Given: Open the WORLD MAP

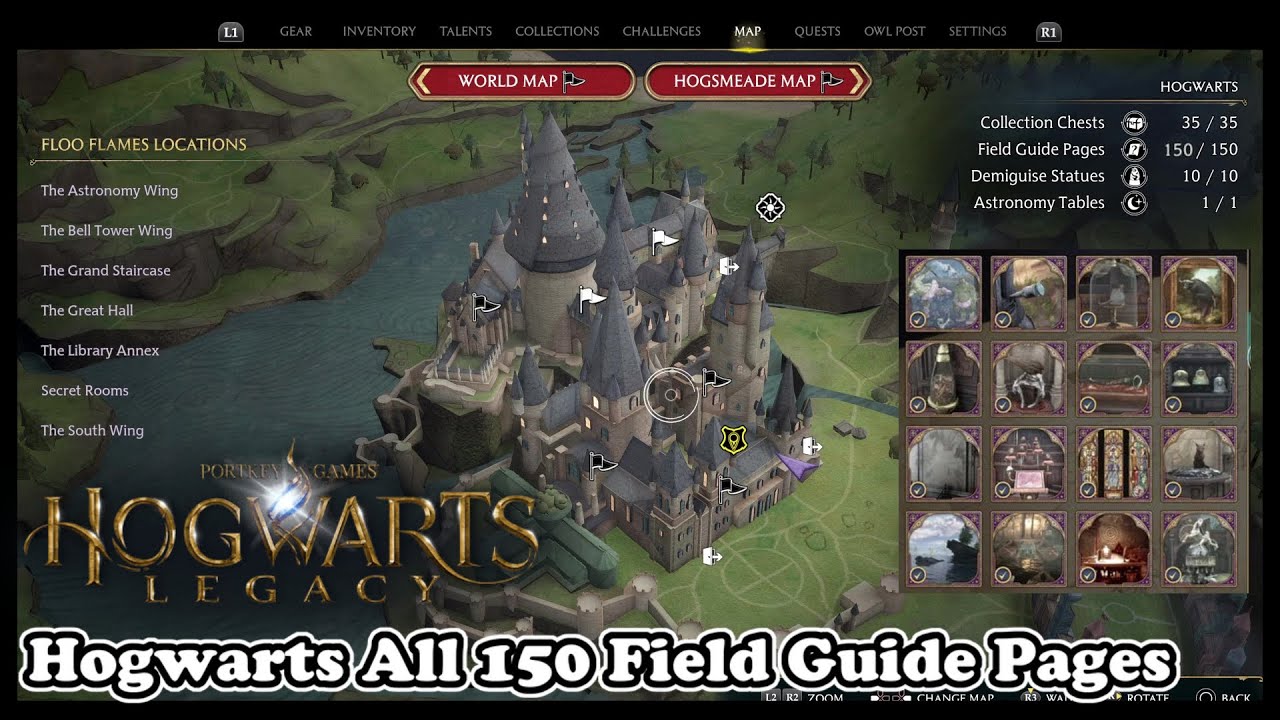Looking at the screenshot, I should point(520,81).
